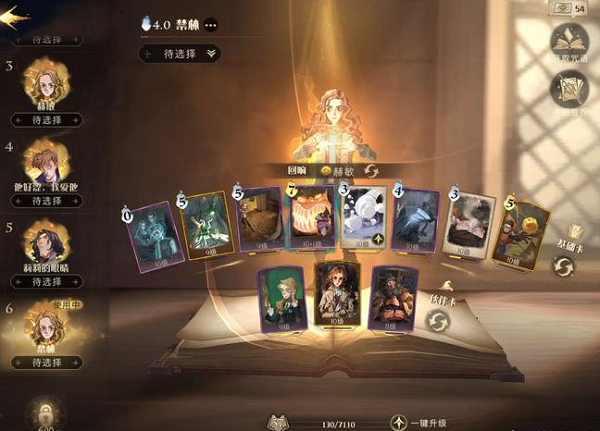
Task: Open the 待选择 dropdown under the deck name
Action: pyautogui.click(x=180, y=53)
